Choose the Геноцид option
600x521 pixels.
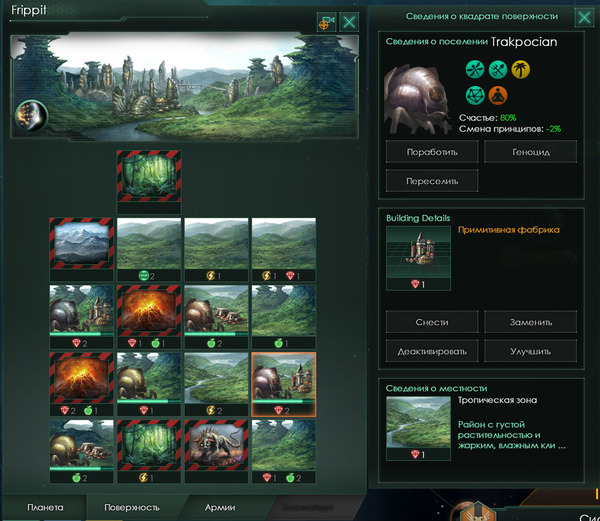coord(531,153)
